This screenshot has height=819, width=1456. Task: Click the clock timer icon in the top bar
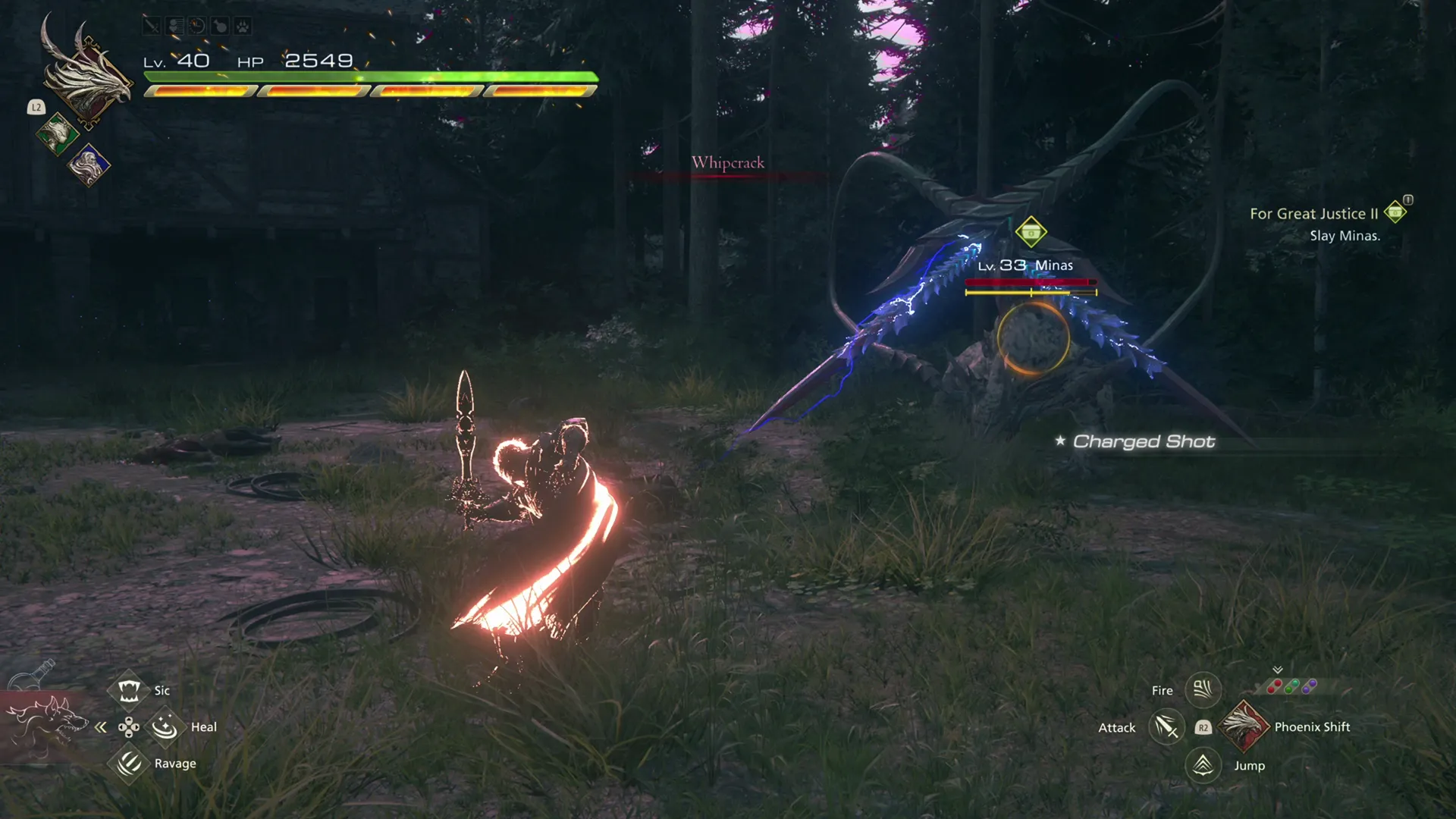click(x=197, y=27)
